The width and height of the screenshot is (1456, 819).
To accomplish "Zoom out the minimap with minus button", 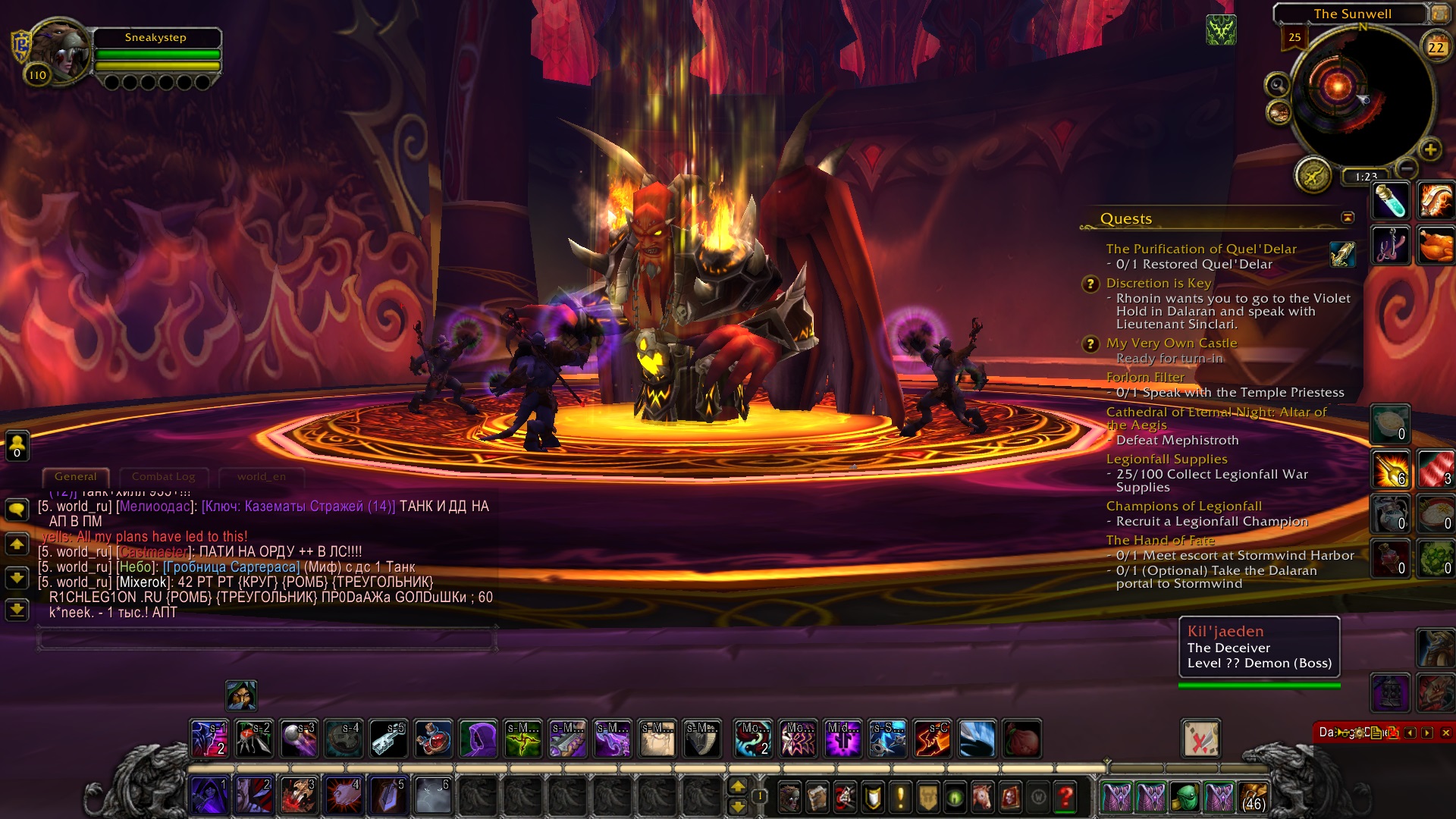I will tap(1407, 168).
